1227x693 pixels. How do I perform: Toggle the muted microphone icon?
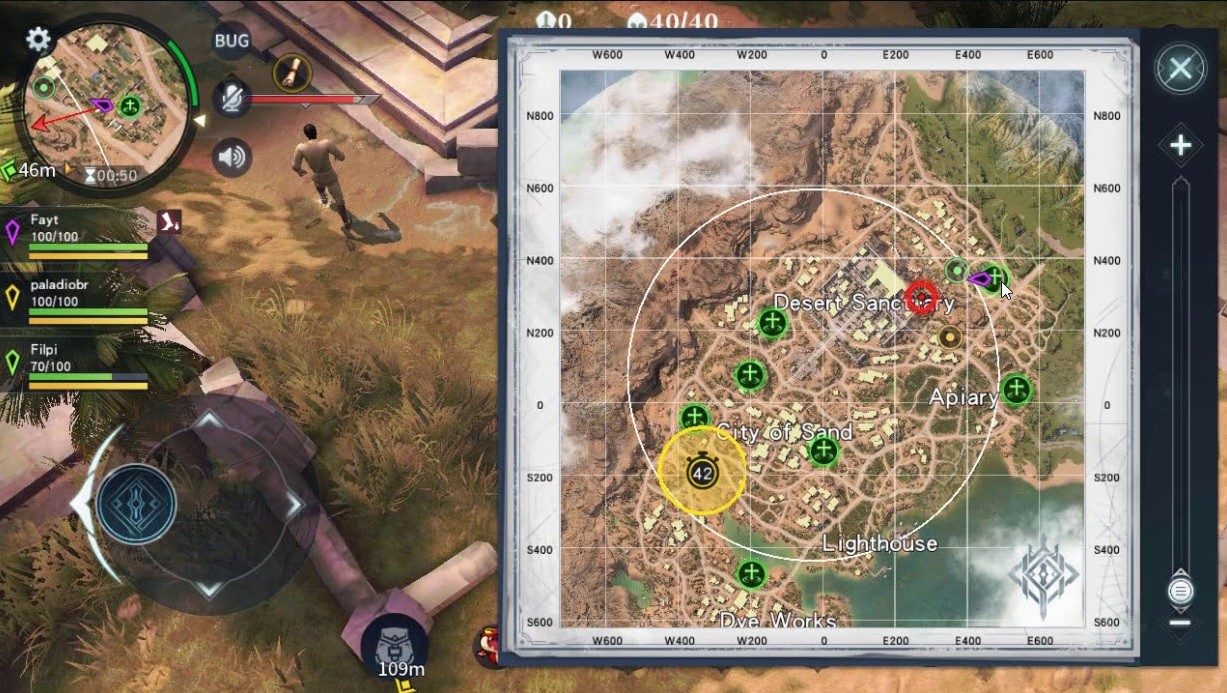[232, 98]
